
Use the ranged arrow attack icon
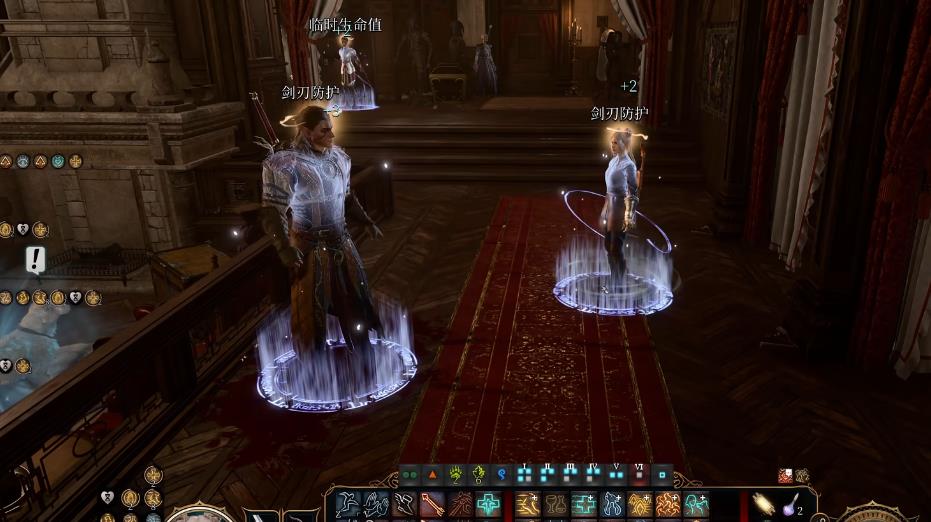432,505
